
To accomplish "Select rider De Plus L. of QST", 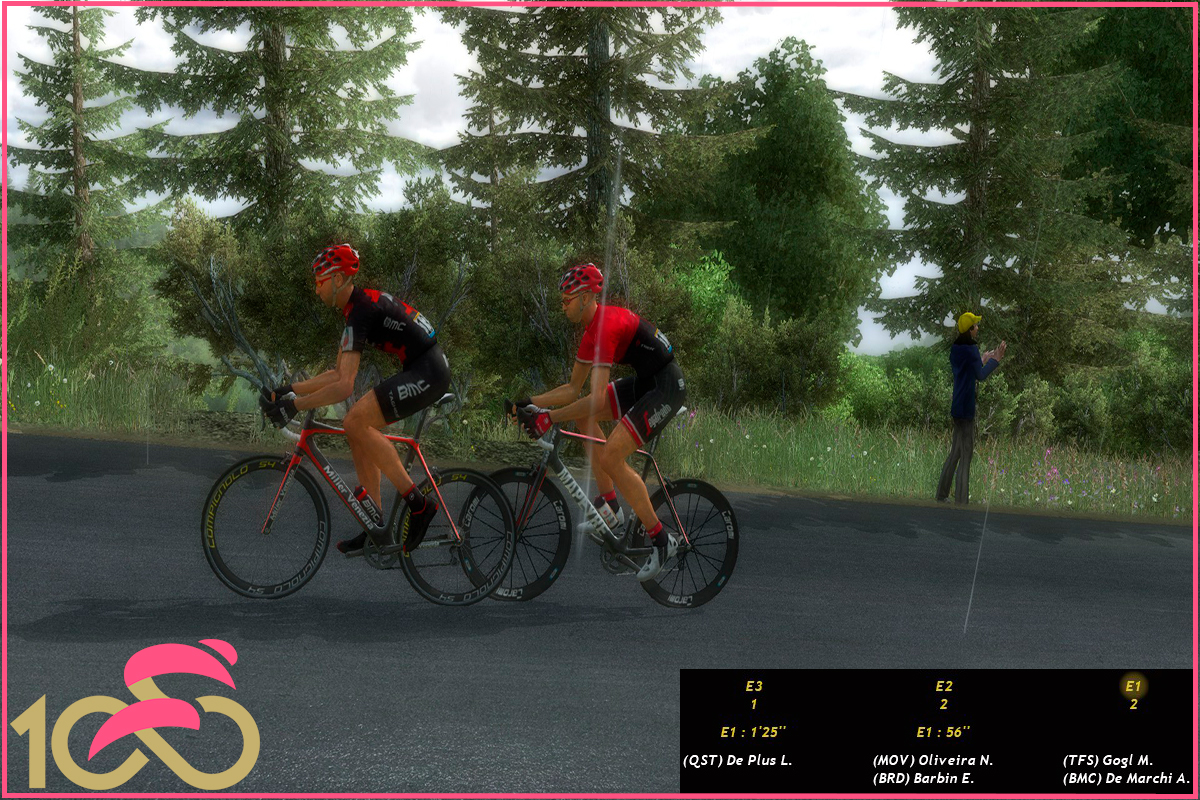I will (737, 761).
